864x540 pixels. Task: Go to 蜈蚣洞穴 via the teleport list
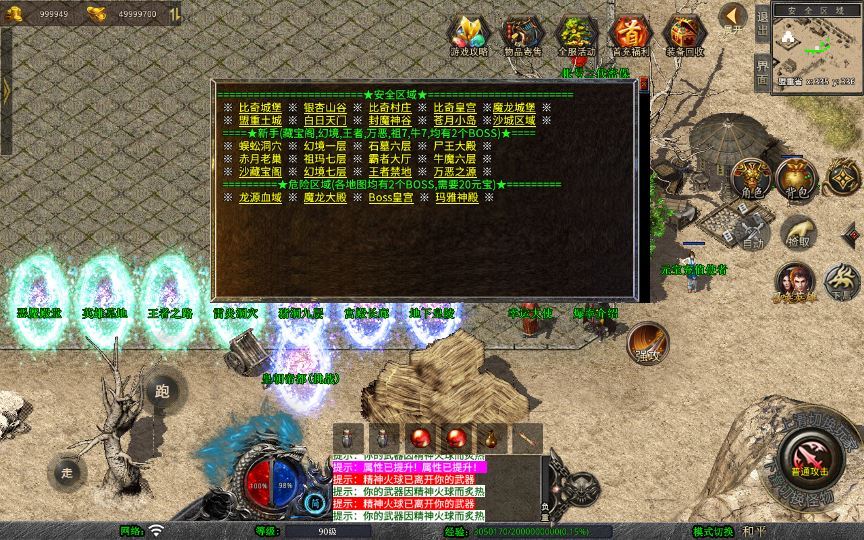(259, 146)
